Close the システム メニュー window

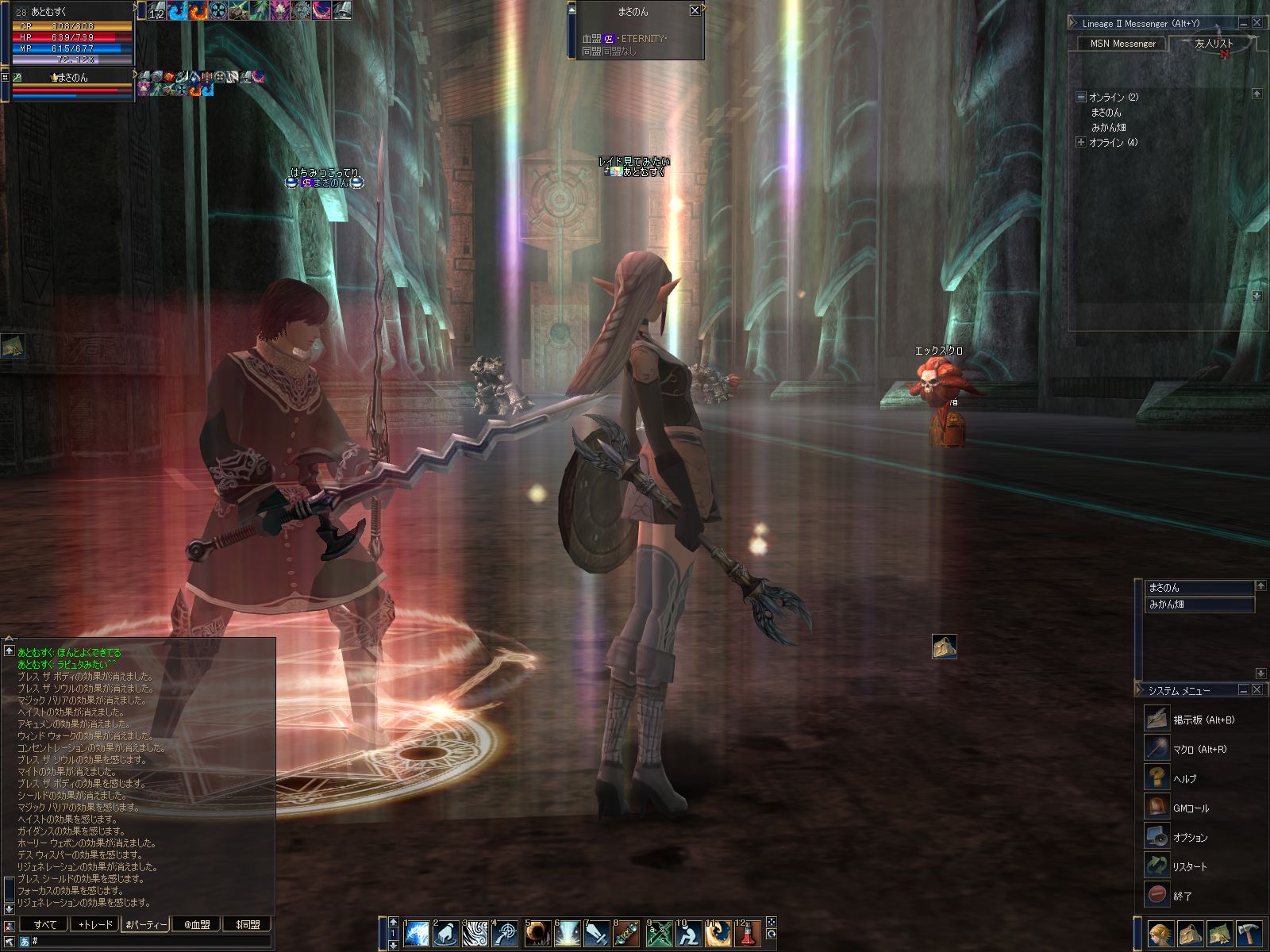tap(1257, 690)
